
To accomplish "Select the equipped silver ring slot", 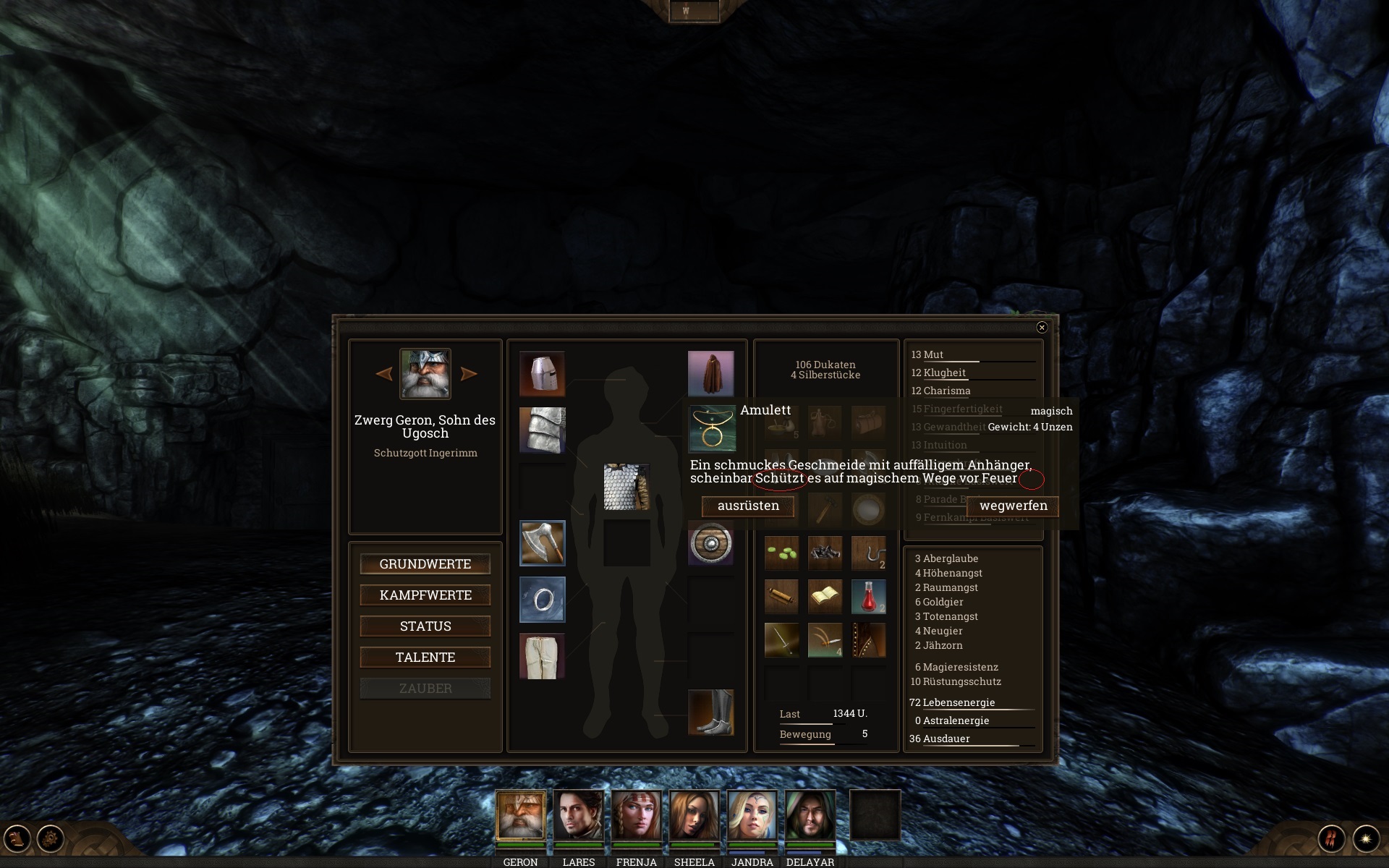I will point(542,600).
